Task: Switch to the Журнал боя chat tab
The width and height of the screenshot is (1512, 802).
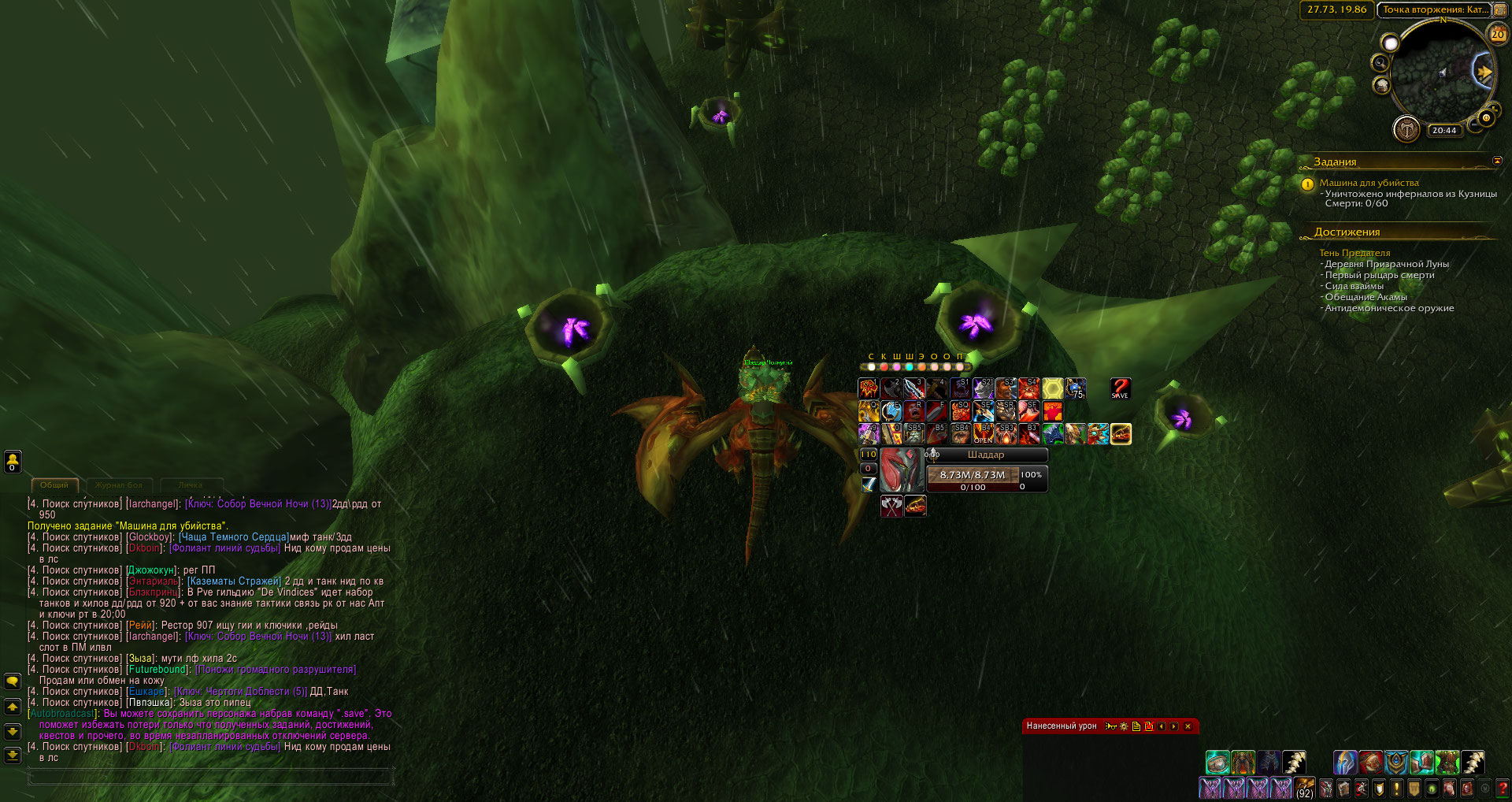Action: tap(119, 485)
